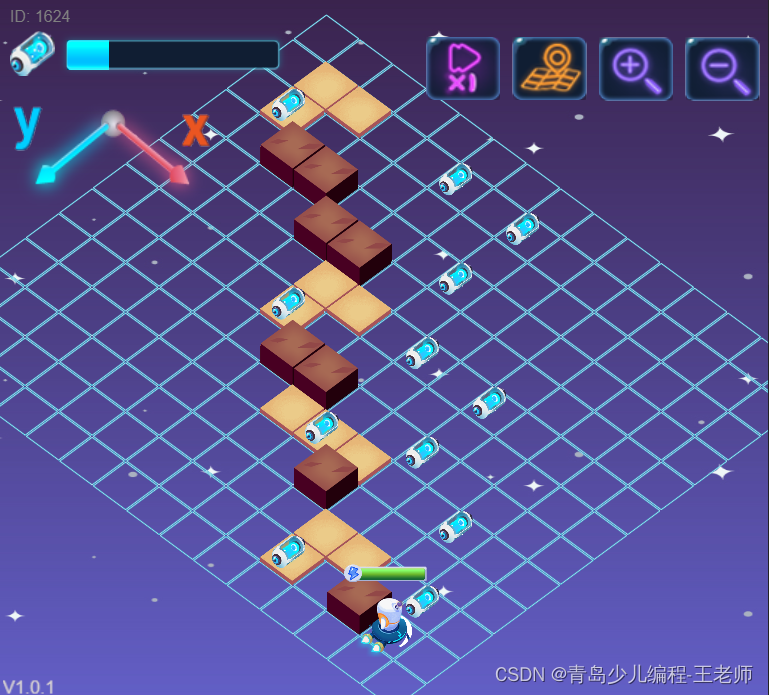The height and width of the screenshot is (695, 769).
Task: Open the map marker view button
Action: pyautogui.click(x=549, y=69)
